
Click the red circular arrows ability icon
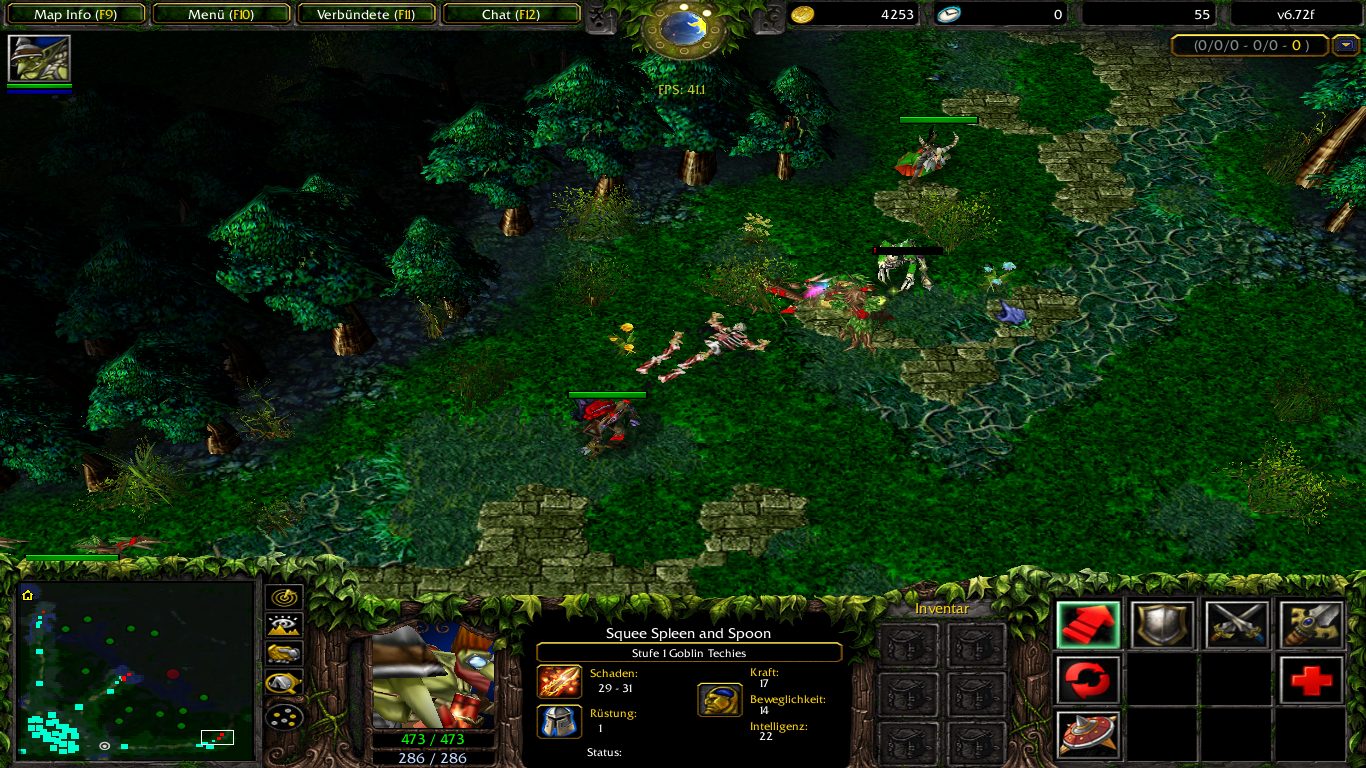[1086, 679]
